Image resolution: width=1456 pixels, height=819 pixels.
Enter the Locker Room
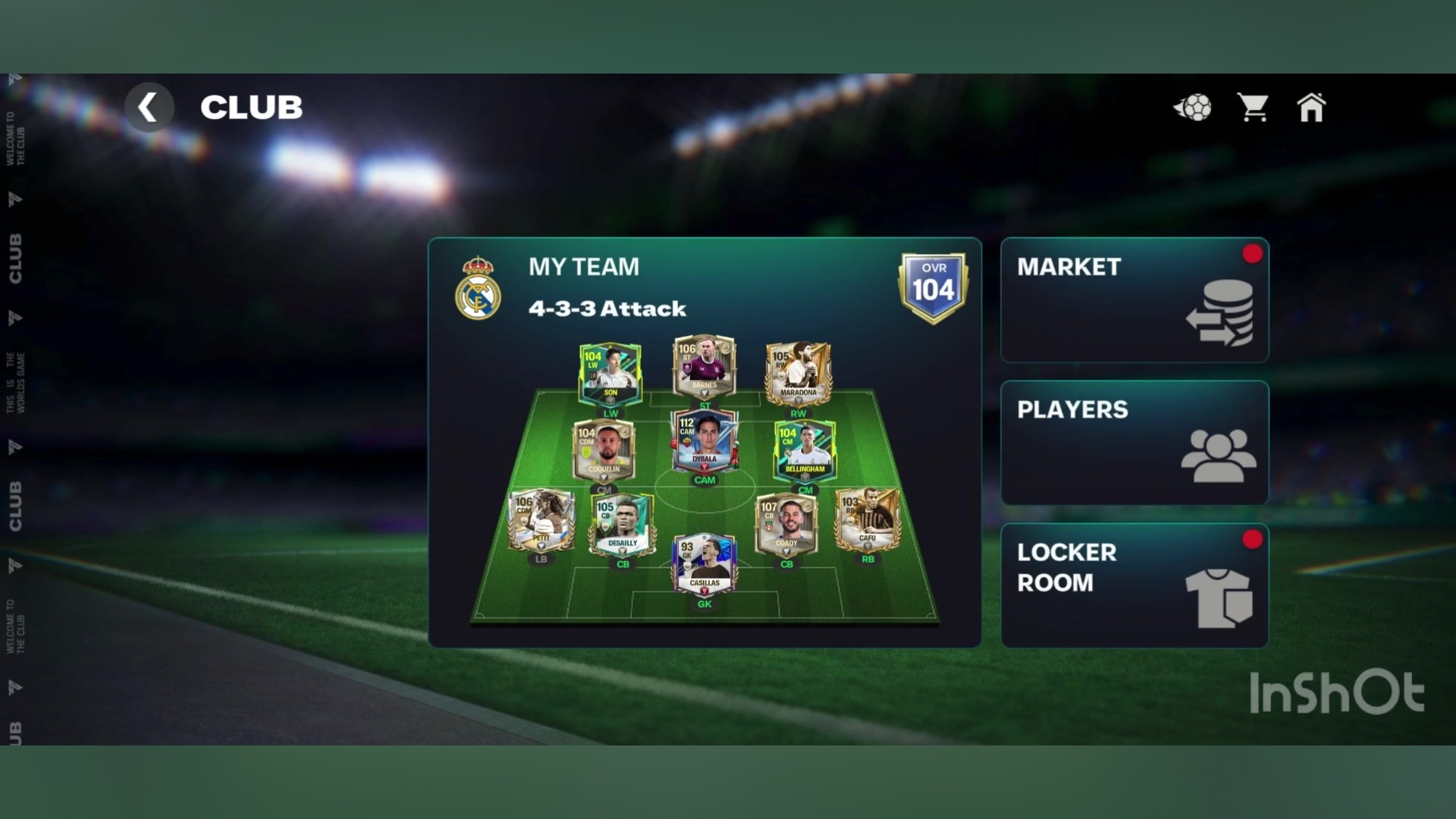coord(1134,585)
